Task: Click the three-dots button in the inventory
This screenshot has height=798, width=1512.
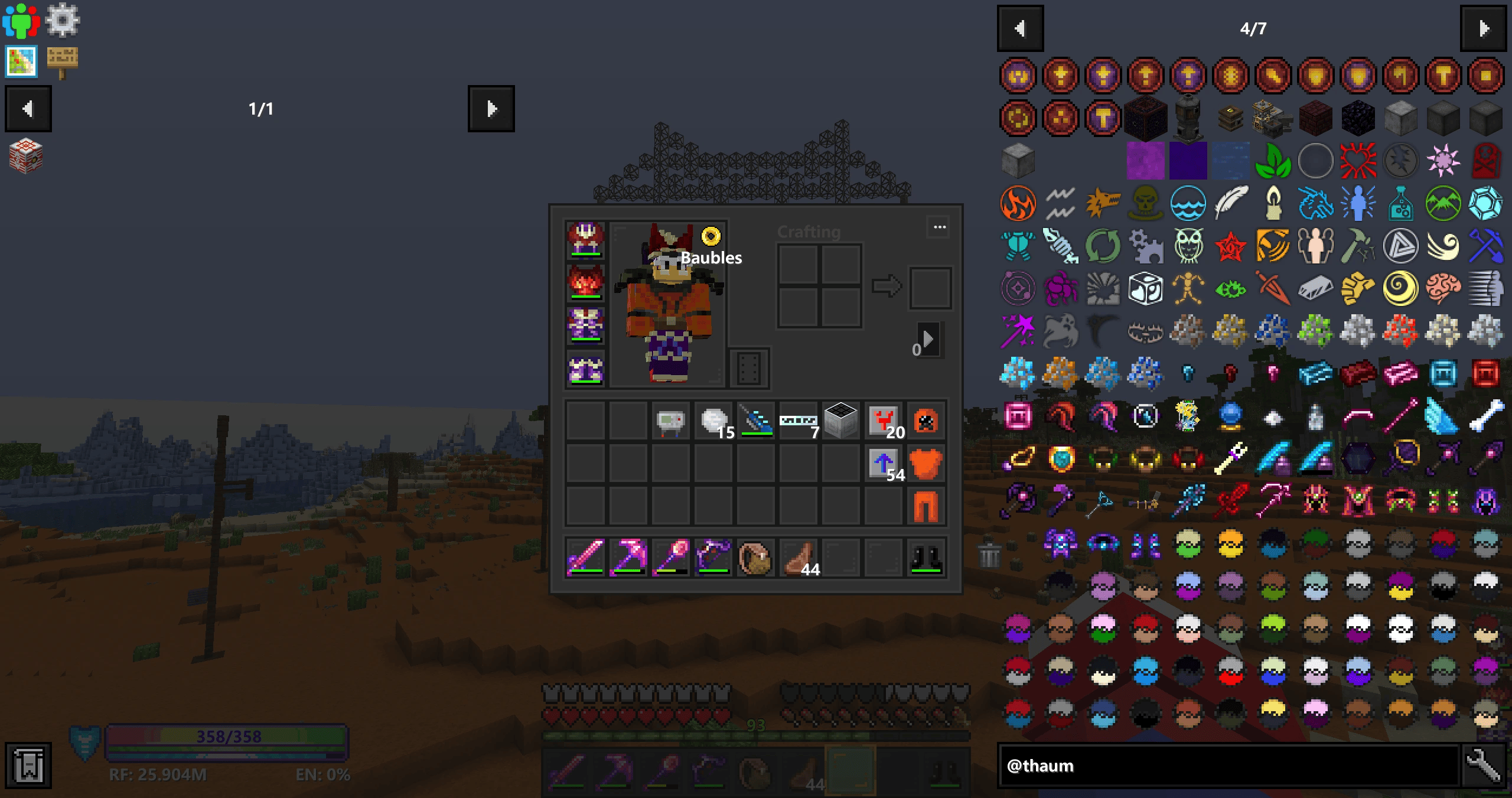Action: coord(940,227)
